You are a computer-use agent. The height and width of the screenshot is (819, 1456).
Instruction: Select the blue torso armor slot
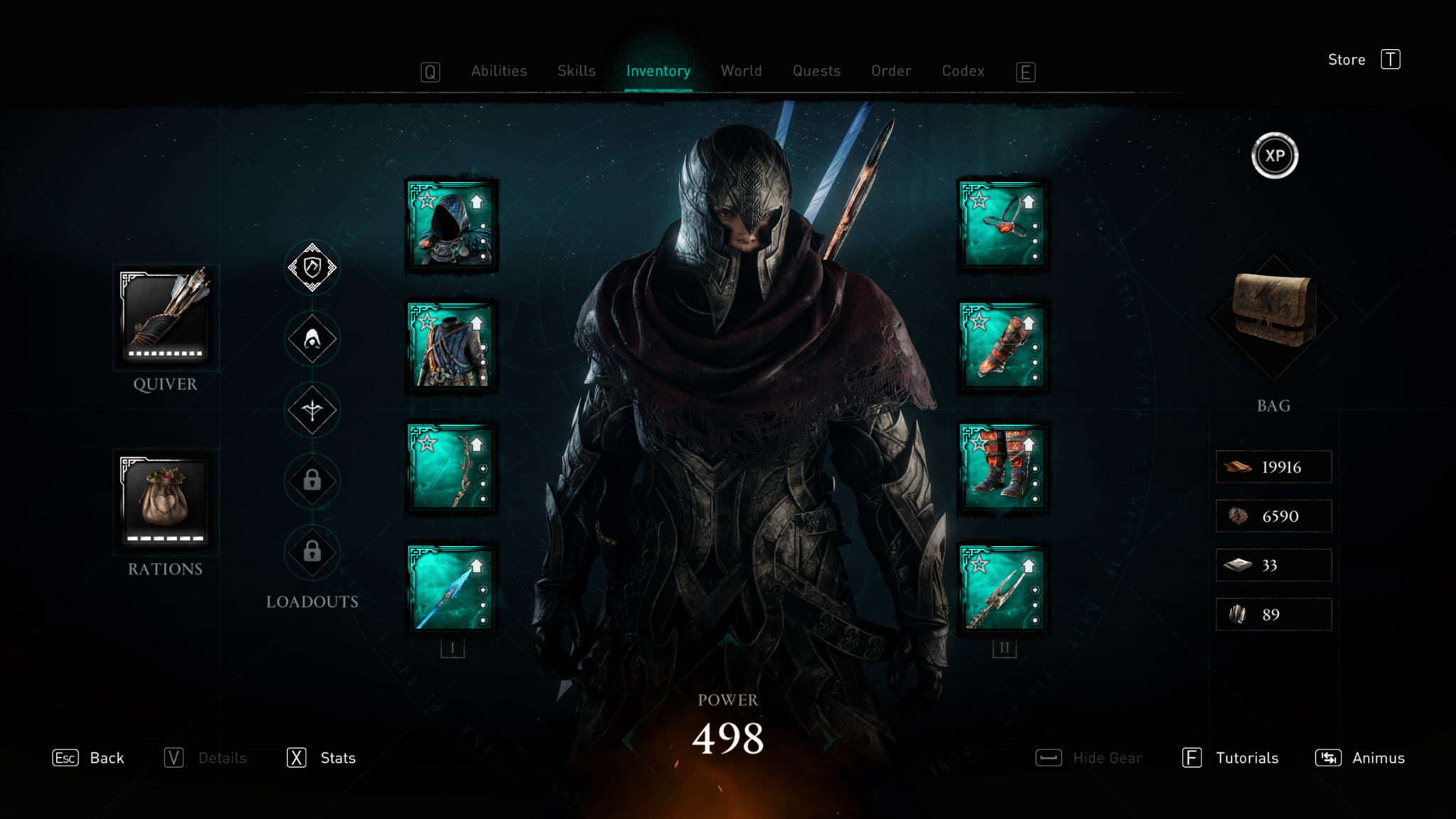coord(451,346)
